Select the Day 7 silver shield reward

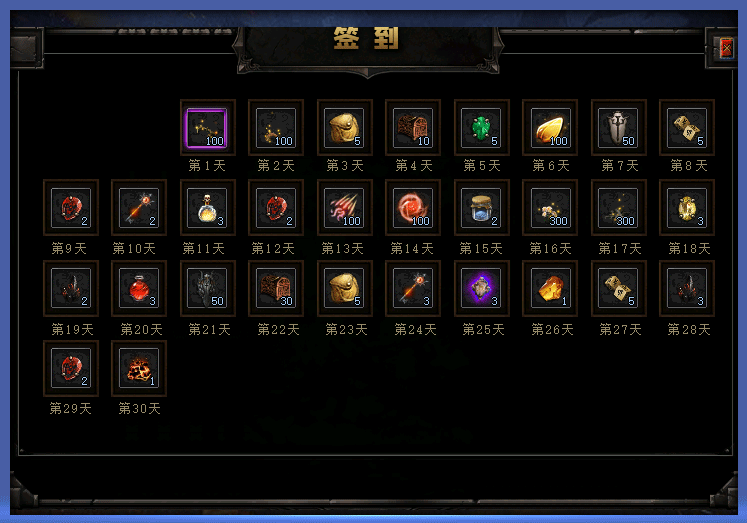618,128
